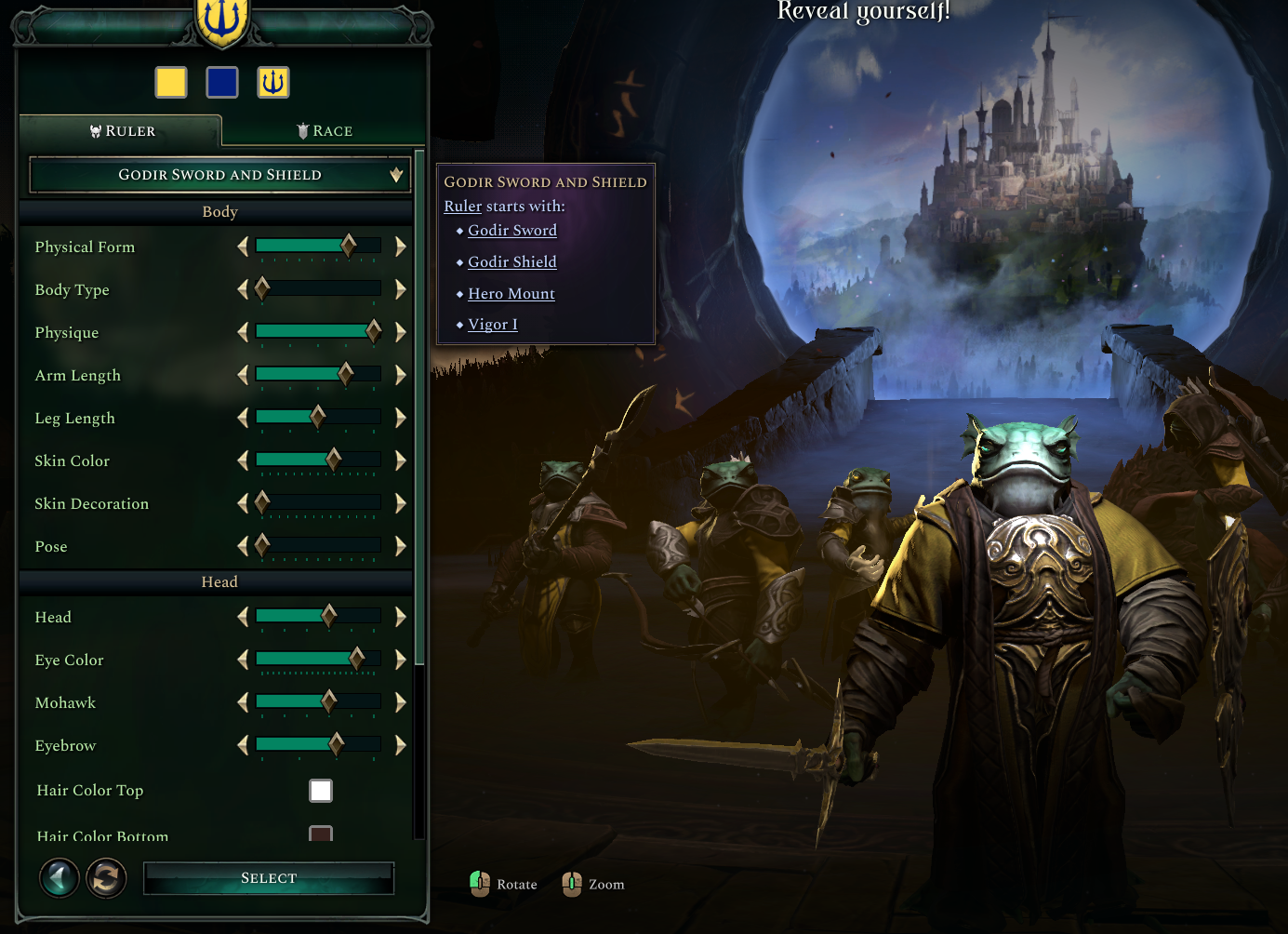Increase Physical Form with its right arrow
The width and height of the screenshot is (1288, 934).
tap(401, 246)
